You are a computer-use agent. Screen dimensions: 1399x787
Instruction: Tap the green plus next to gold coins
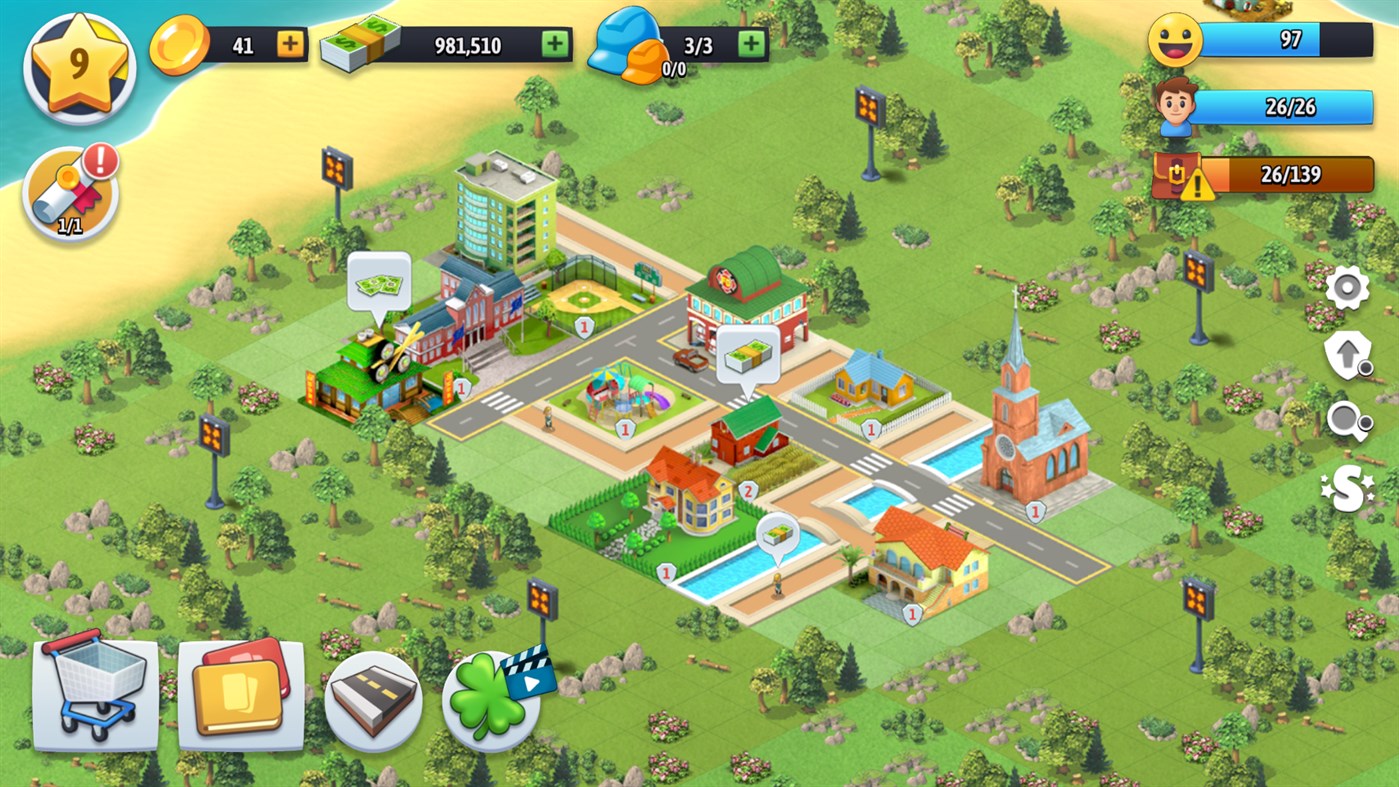tap(287, 44)
